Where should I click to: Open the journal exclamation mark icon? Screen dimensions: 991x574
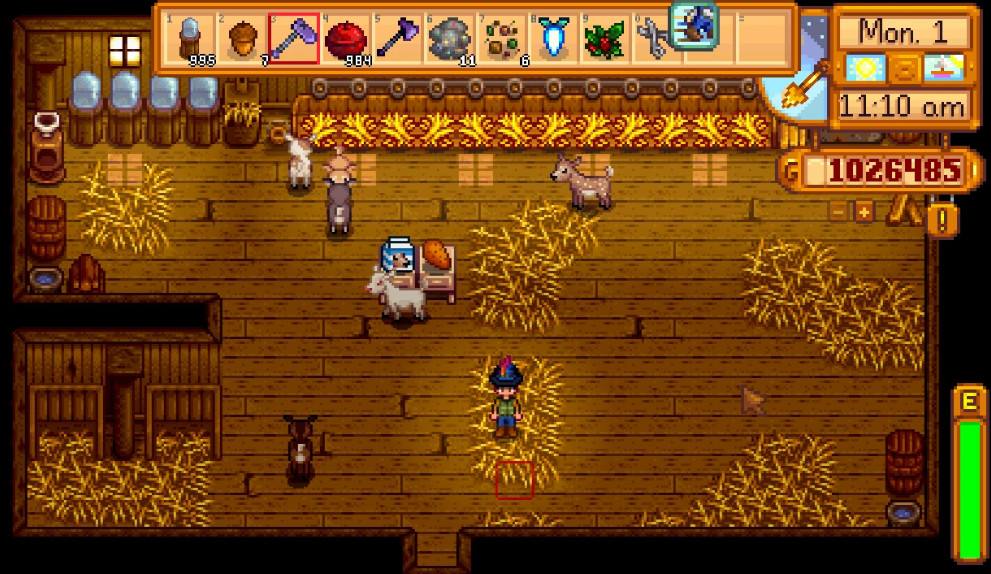(x=941, y=219)
